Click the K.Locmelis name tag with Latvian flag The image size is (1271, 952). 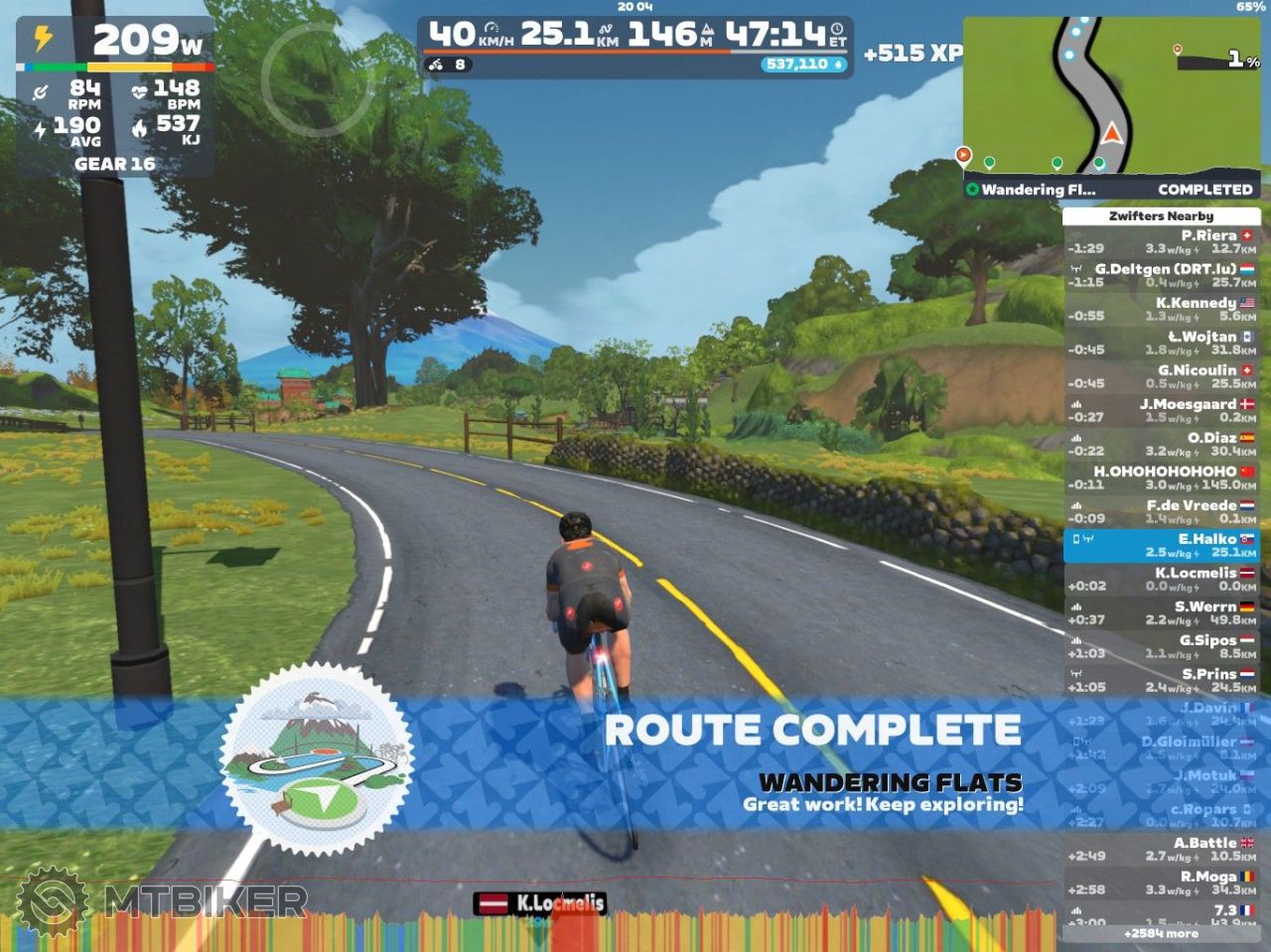click(x=541, y=903)
